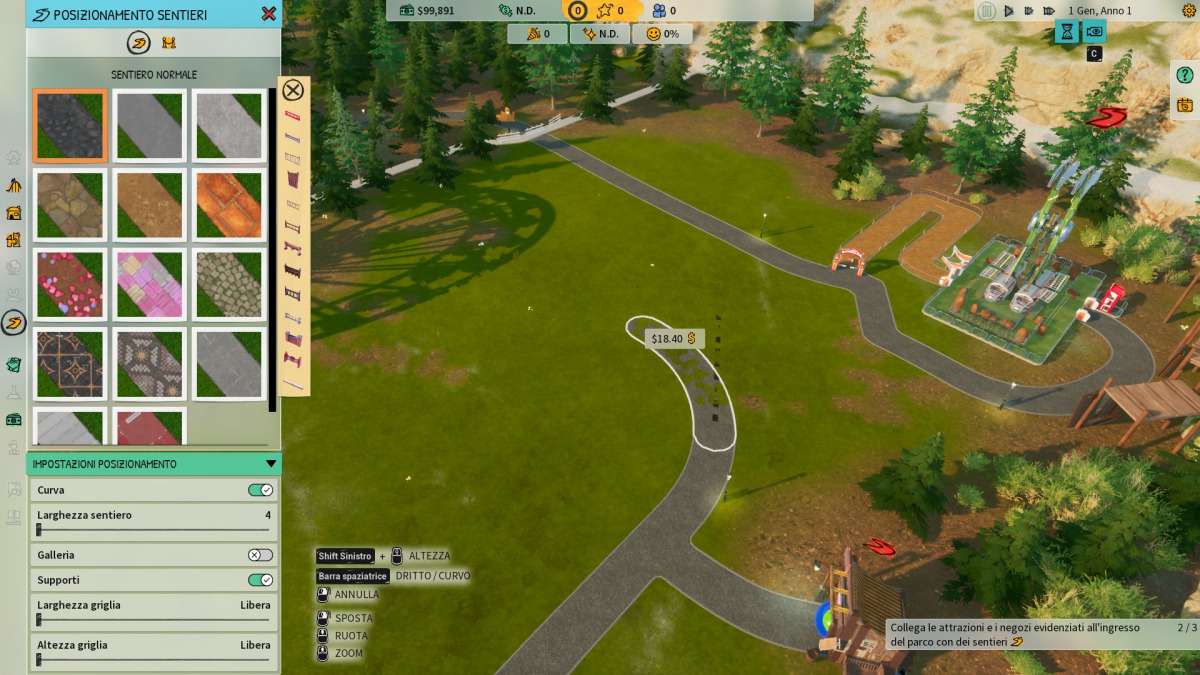Choose the orange brick path style
This screenshot has height=675, width=1200.
229,205
